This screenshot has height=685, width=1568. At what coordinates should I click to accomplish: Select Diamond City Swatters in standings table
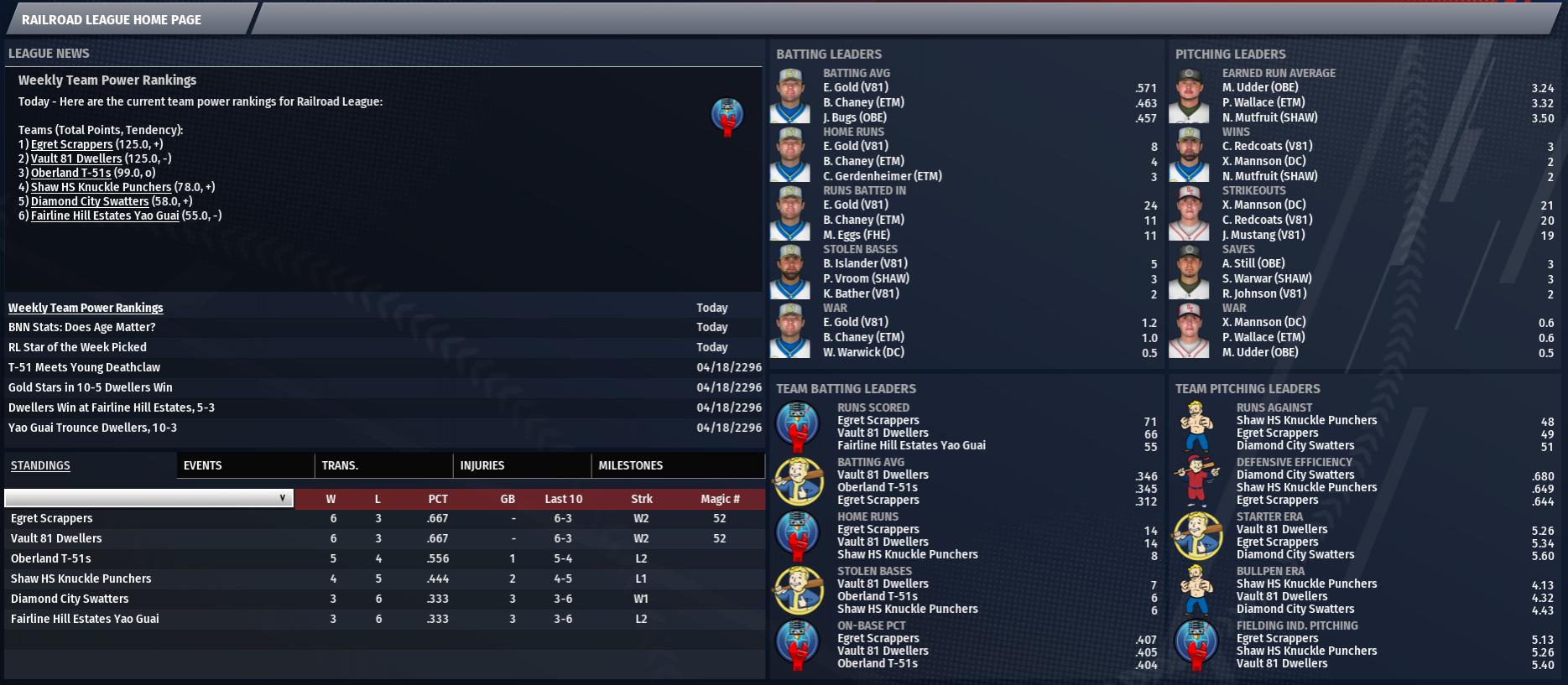point(70,599)
